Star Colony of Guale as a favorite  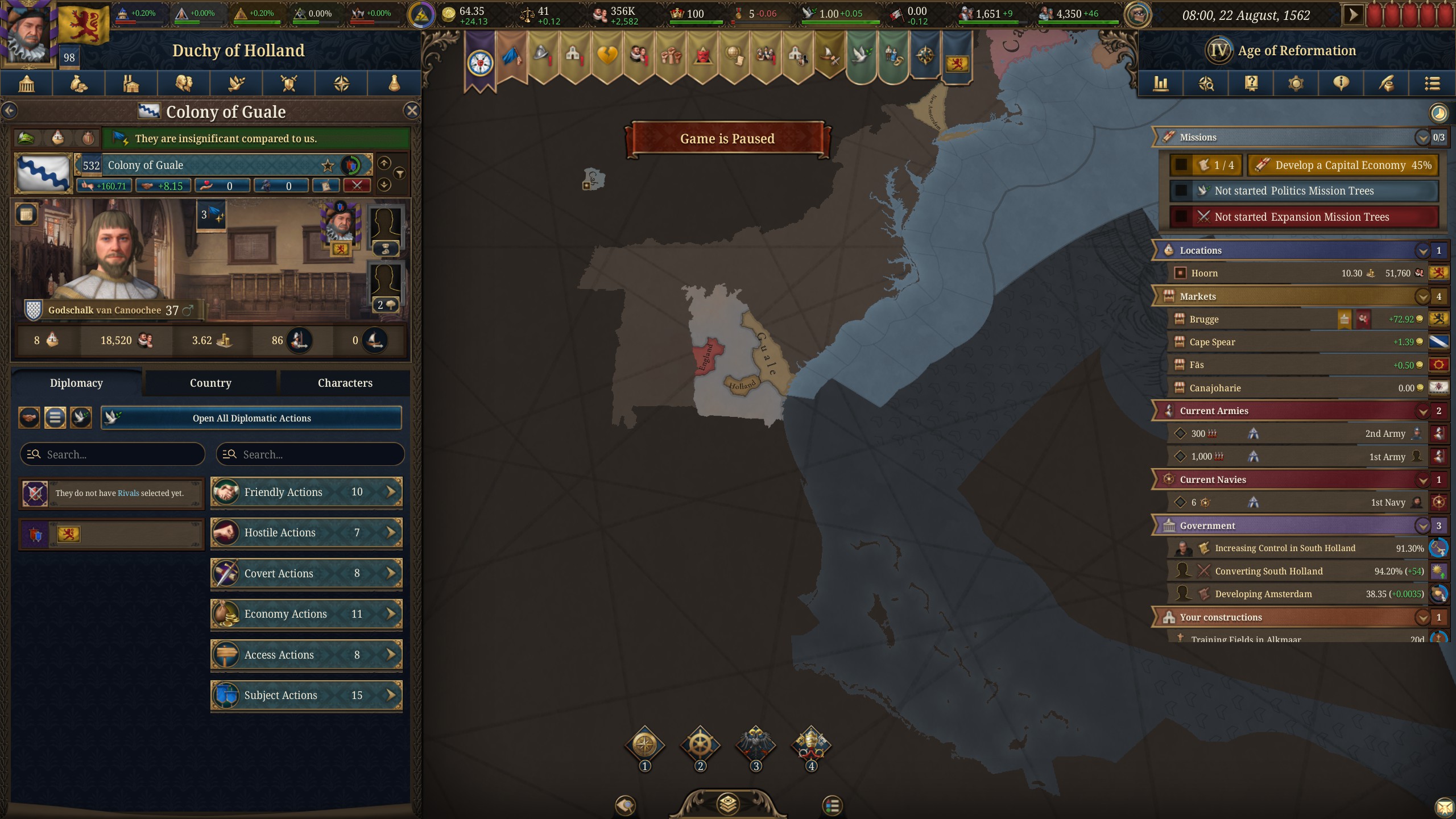327,166
